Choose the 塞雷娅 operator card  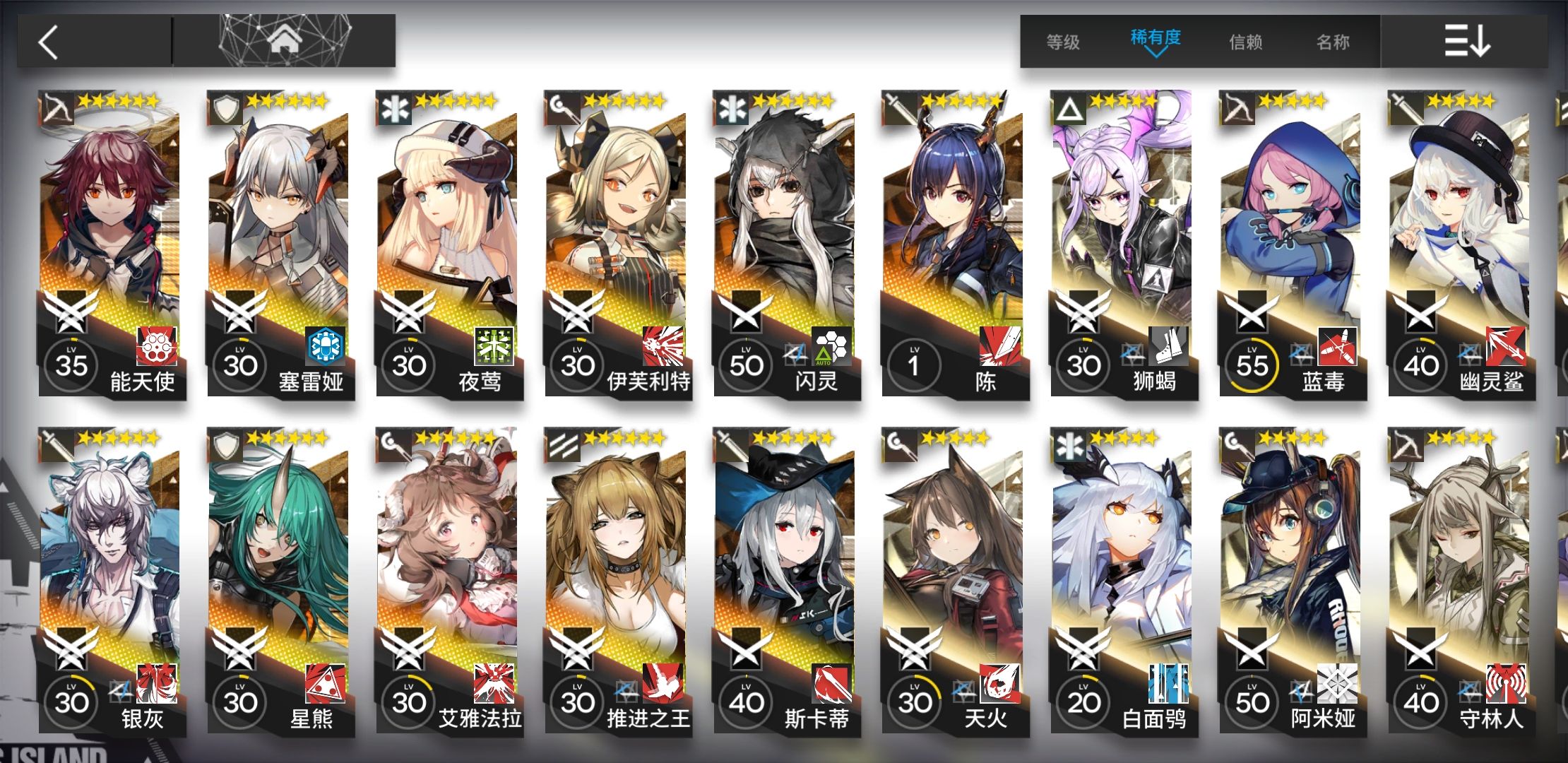280,240
